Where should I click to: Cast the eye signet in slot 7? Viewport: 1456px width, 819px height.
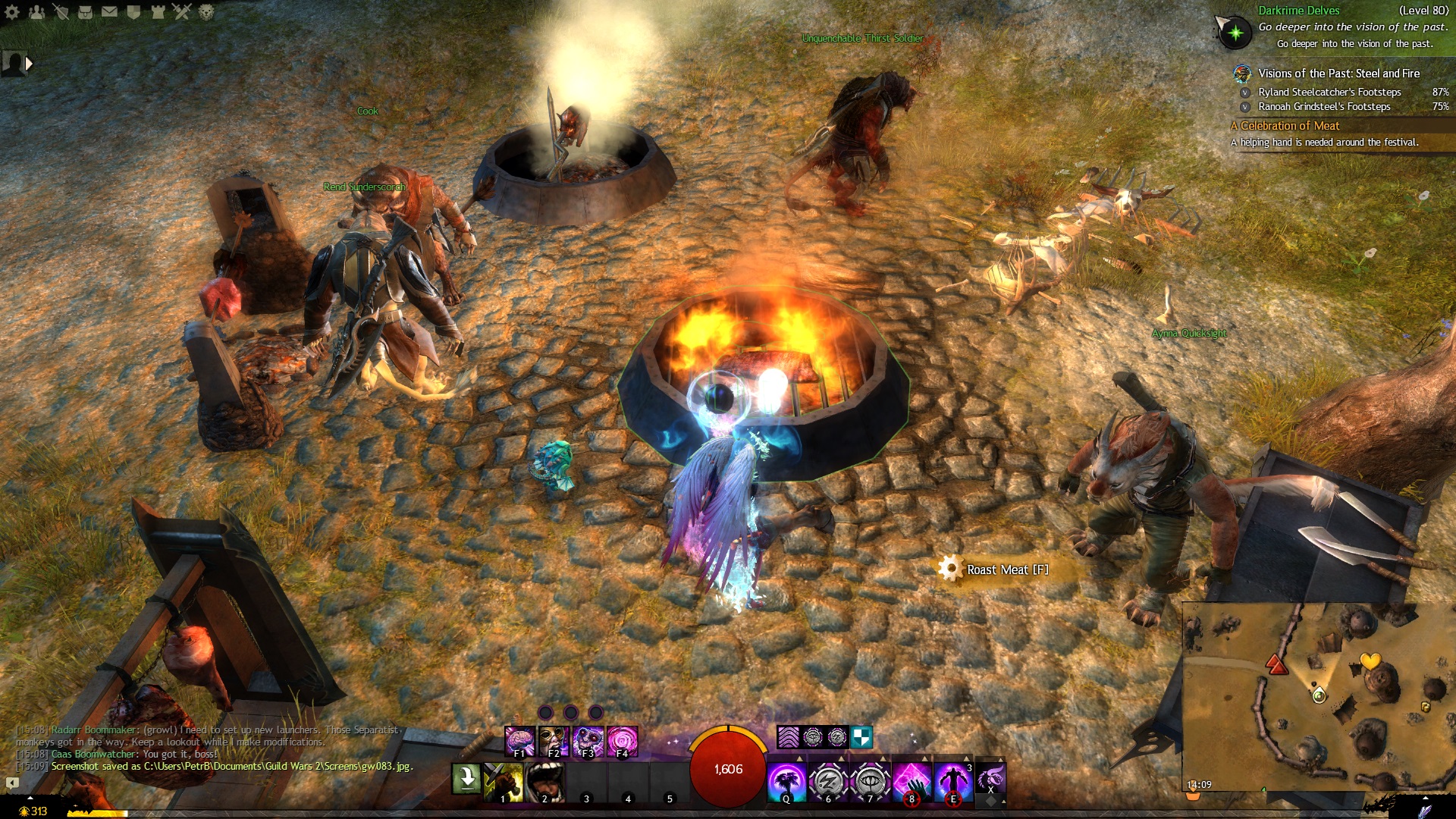870,782
